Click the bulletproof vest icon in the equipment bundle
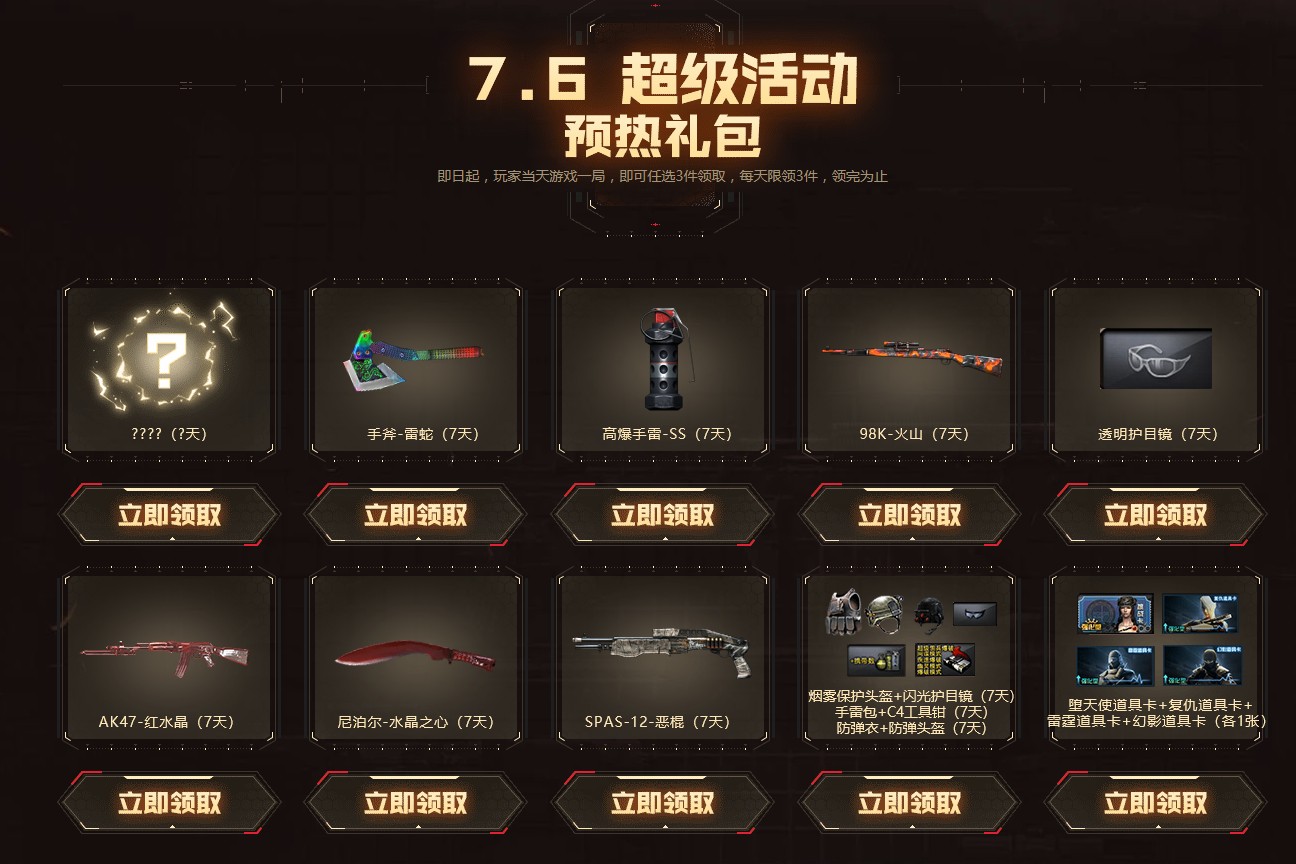The width and height of the screenshot is (1296, 864). (843, 614)
